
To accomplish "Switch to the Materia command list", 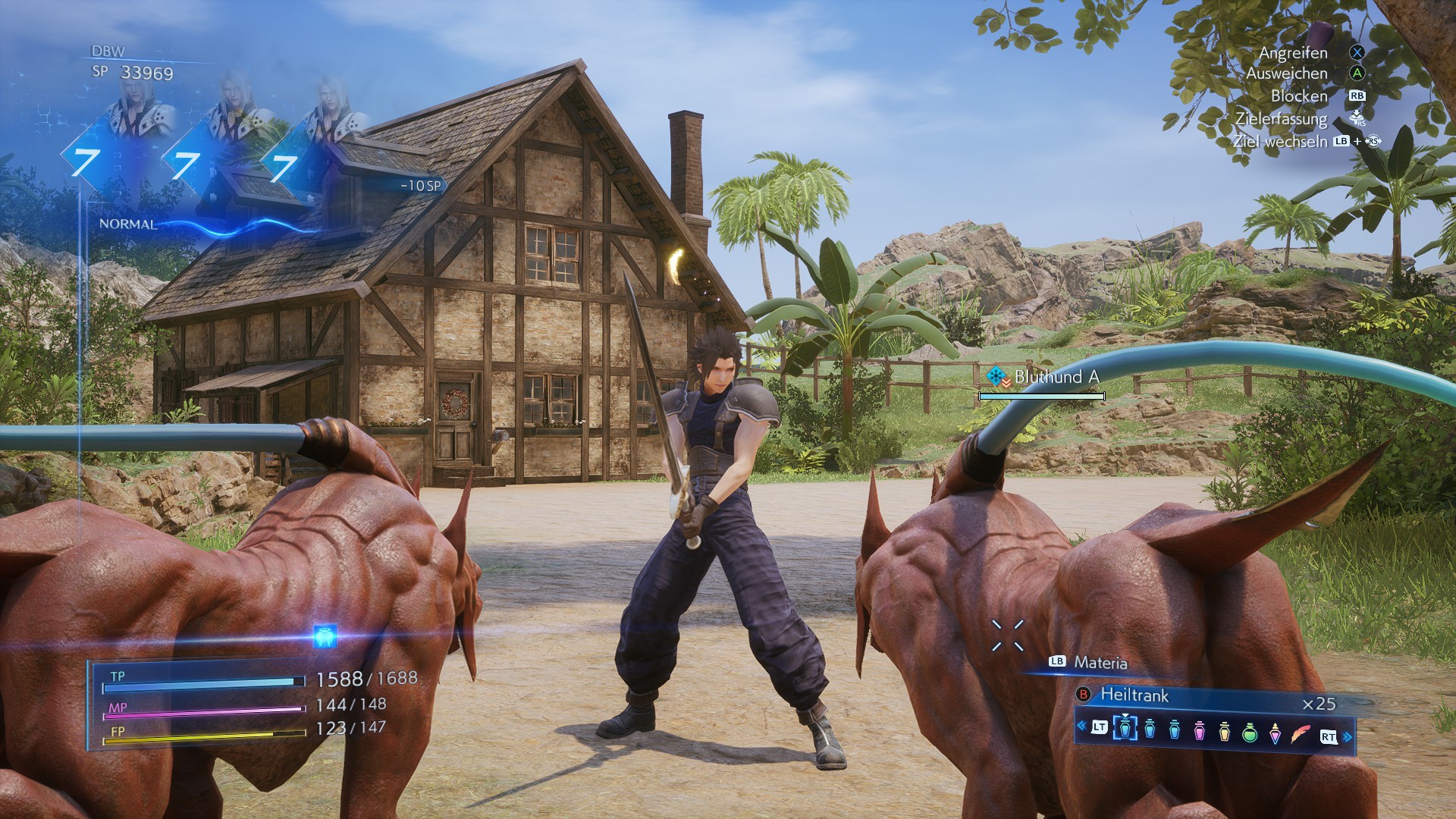I will click(1100, 663).
